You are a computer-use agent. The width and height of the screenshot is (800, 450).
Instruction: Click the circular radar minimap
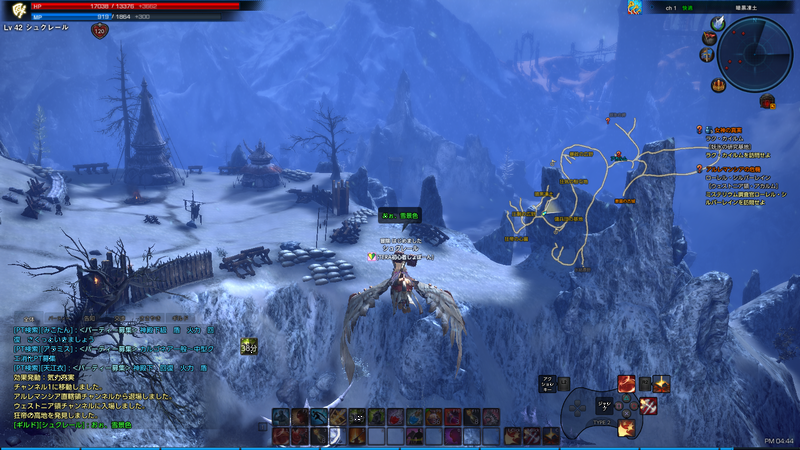point(754,52)
